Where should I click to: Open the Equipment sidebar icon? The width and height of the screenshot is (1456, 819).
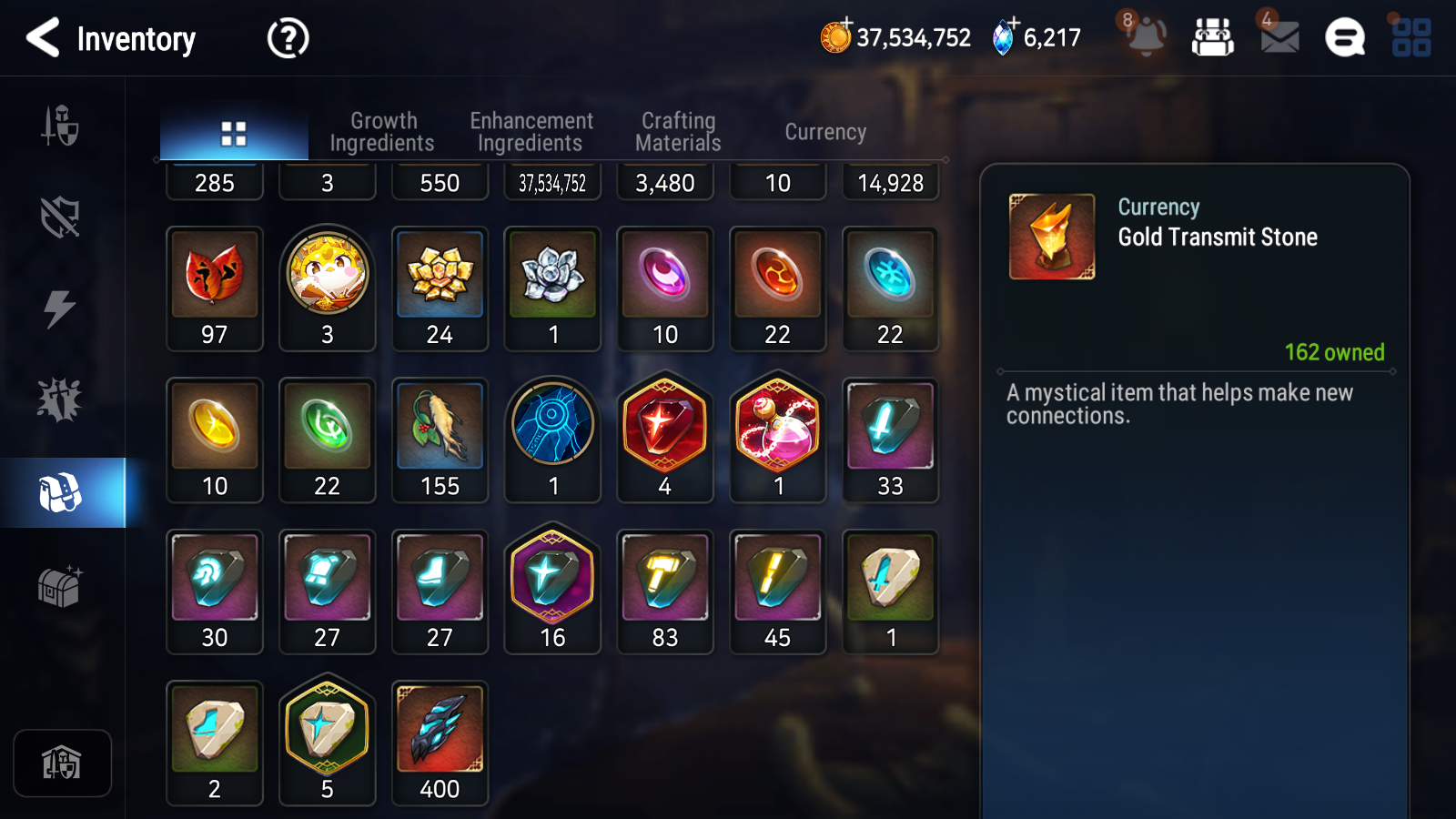coord(60,127)
